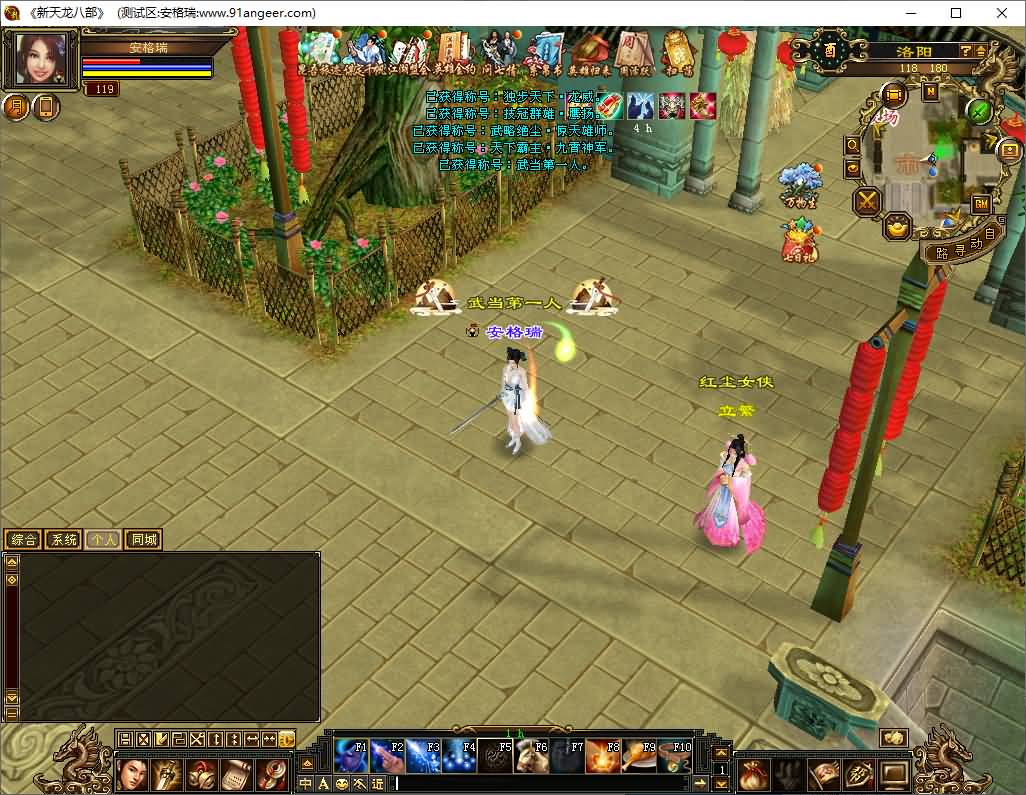Toggle the crossed swords button by minimap

pos(865,201)
